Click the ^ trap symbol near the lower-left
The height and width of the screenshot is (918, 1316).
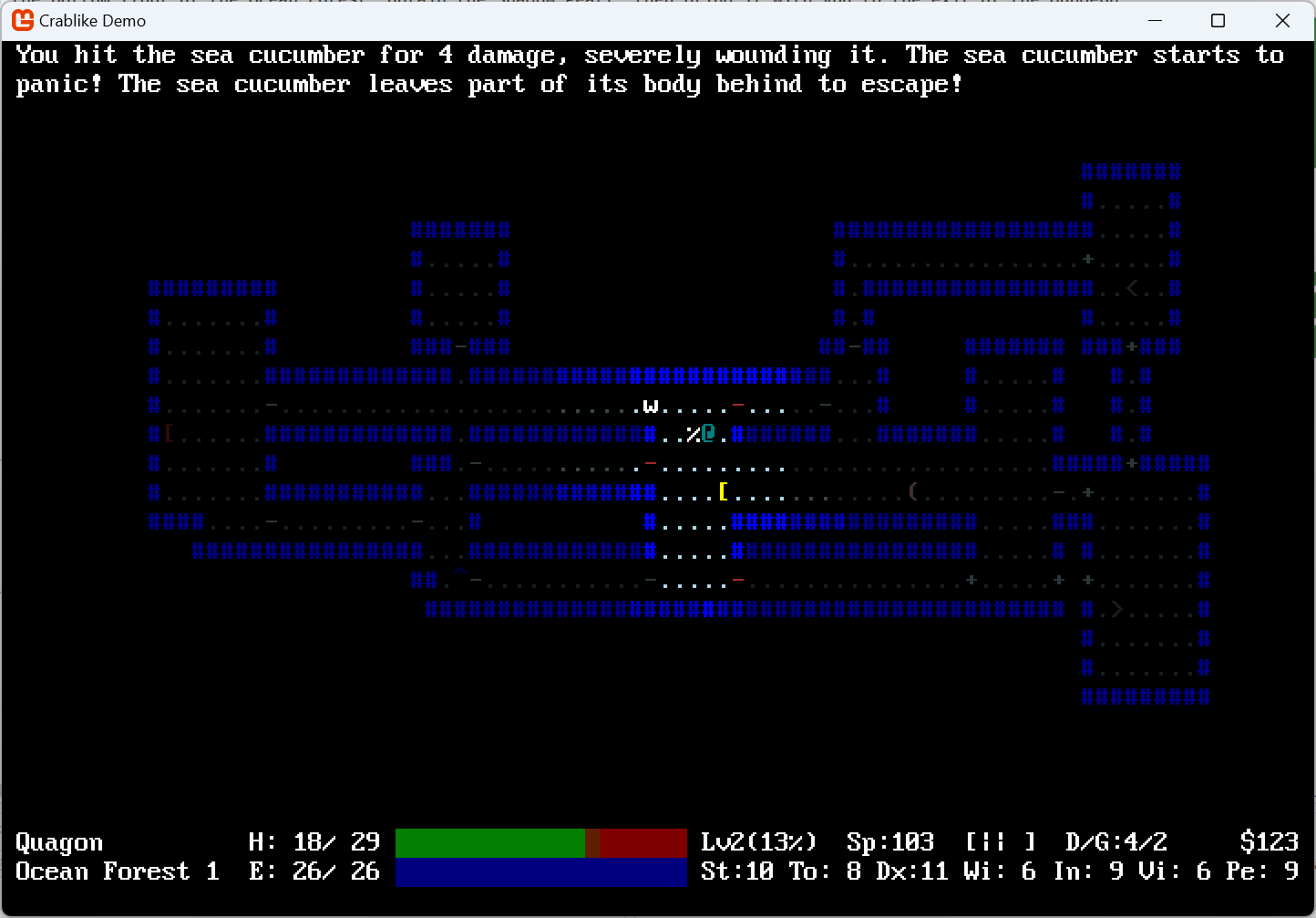(x=459, y=572)
